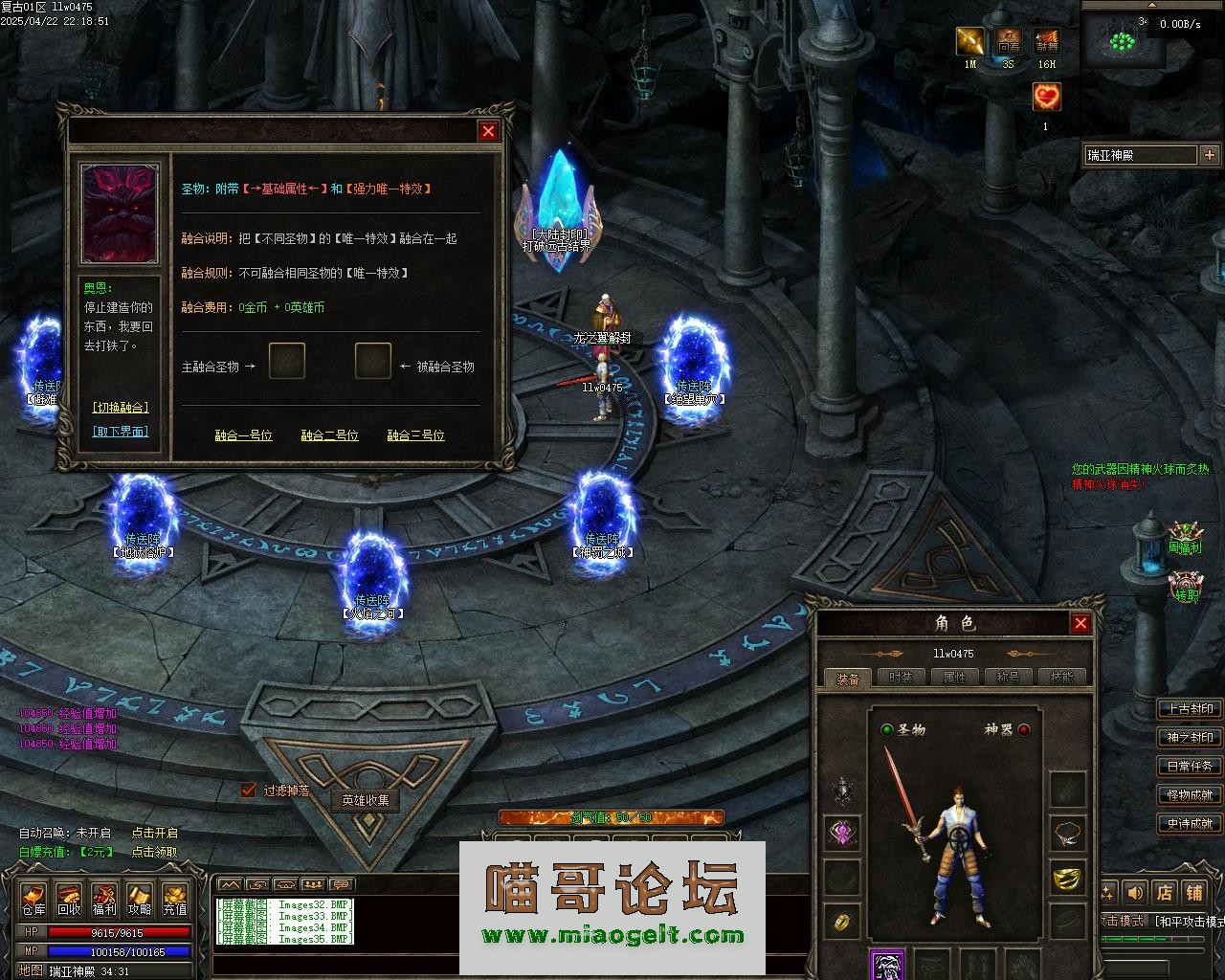1225x980 pixels.
Task: Open the 上古封印 ancient seal menu
Action: pos(1190,709)
